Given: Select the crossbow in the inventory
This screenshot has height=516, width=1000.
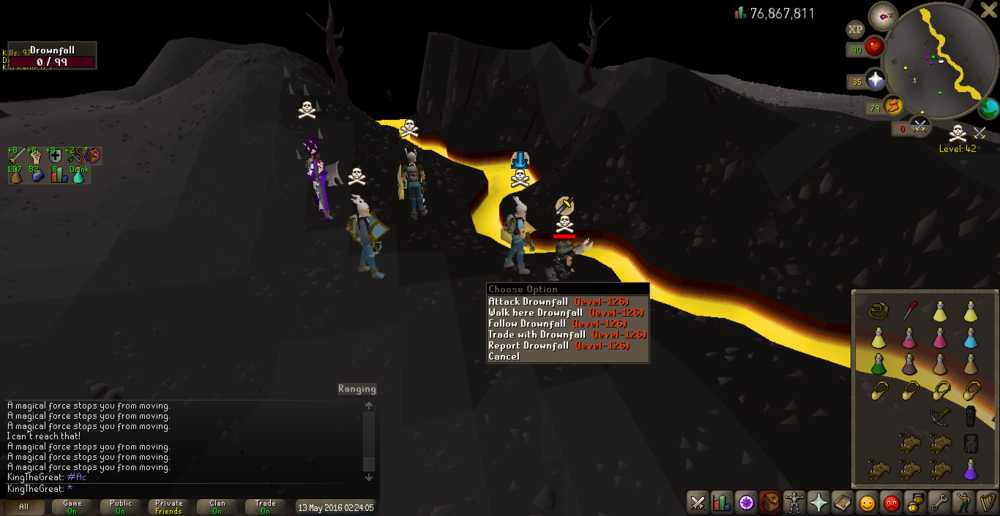Looking at the screenshot, I should [x=940, y=416].
